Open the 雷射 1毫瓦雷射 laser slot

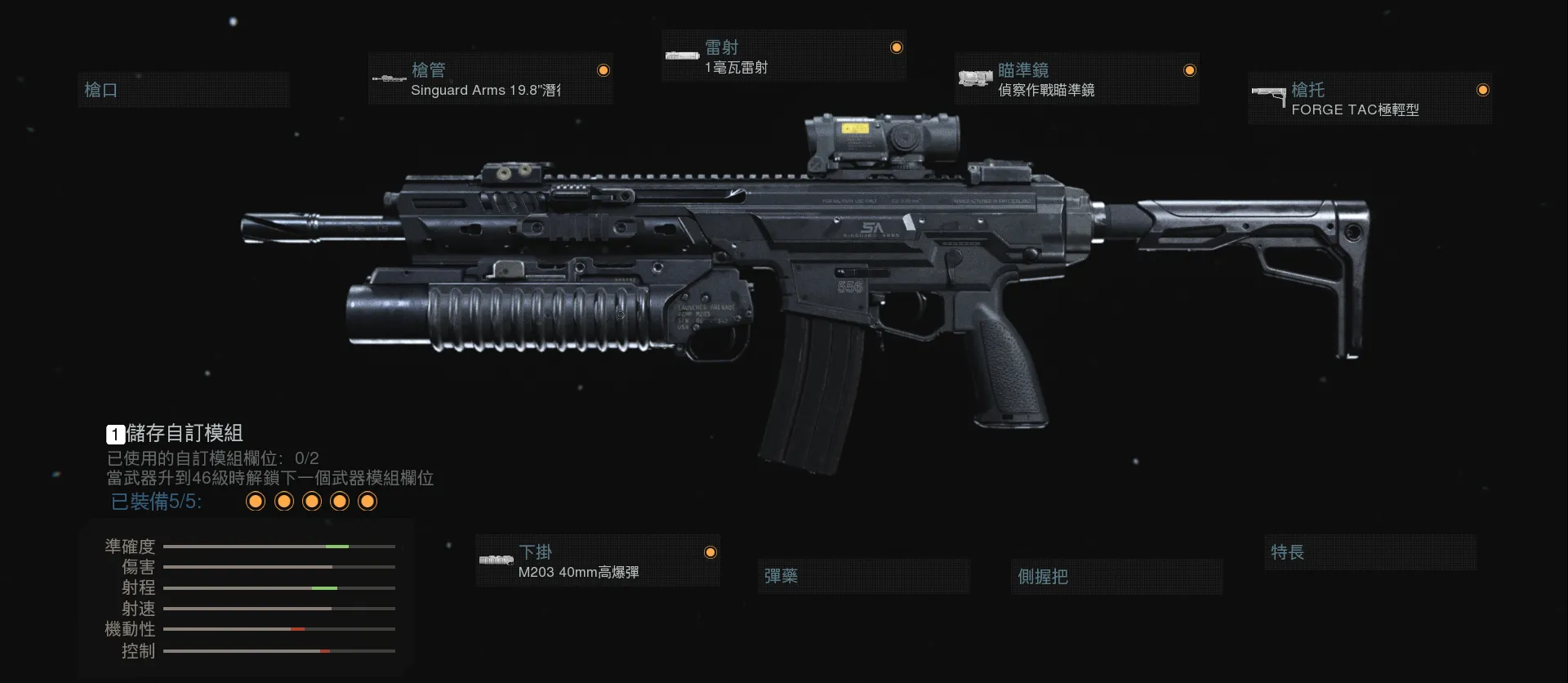783,57
